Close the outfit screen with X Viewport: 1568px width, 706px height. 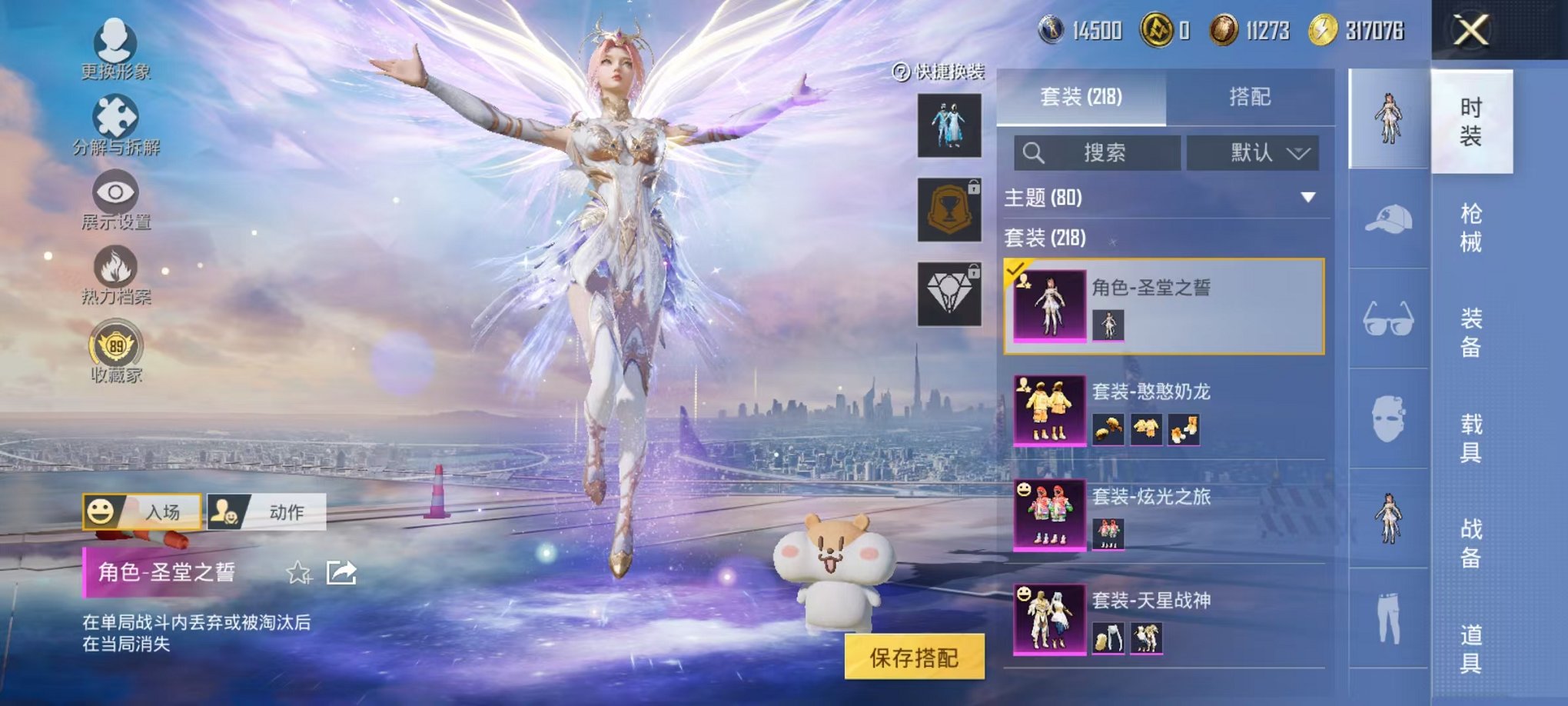point(1470,31)
